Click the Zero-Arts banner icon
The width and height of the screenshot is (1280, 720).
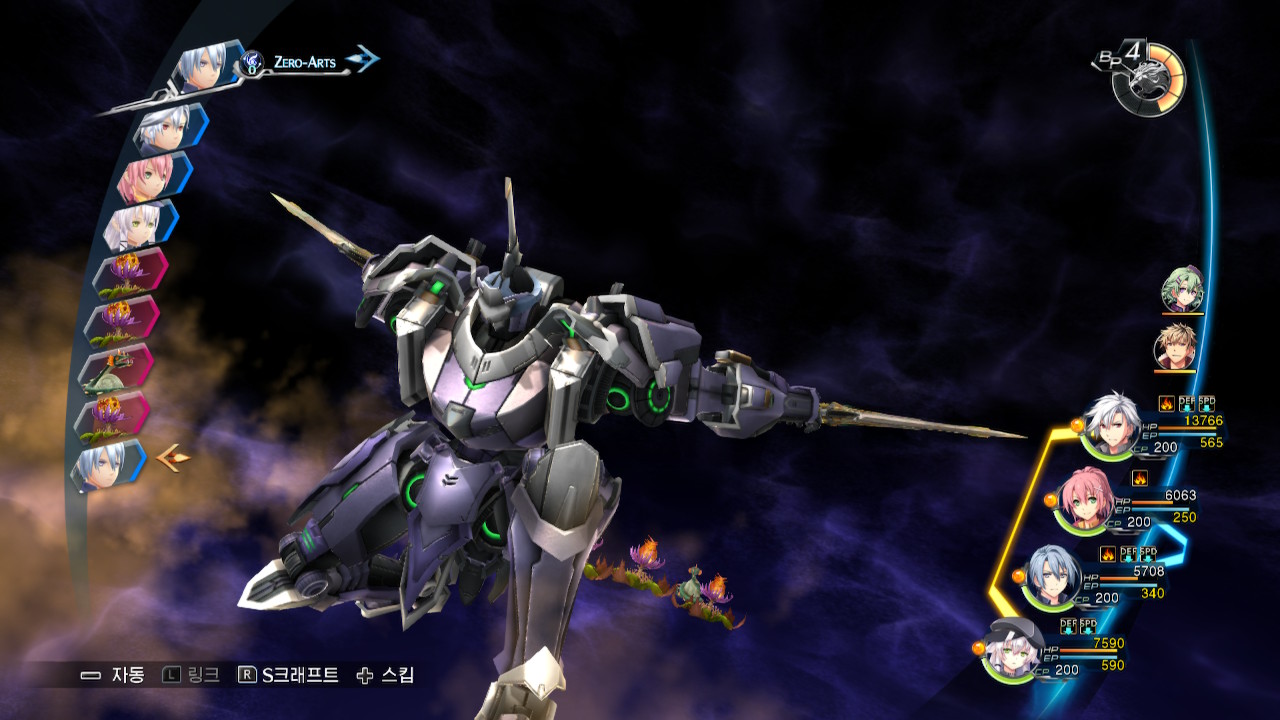pyautogui.click(x=251, y=61)
